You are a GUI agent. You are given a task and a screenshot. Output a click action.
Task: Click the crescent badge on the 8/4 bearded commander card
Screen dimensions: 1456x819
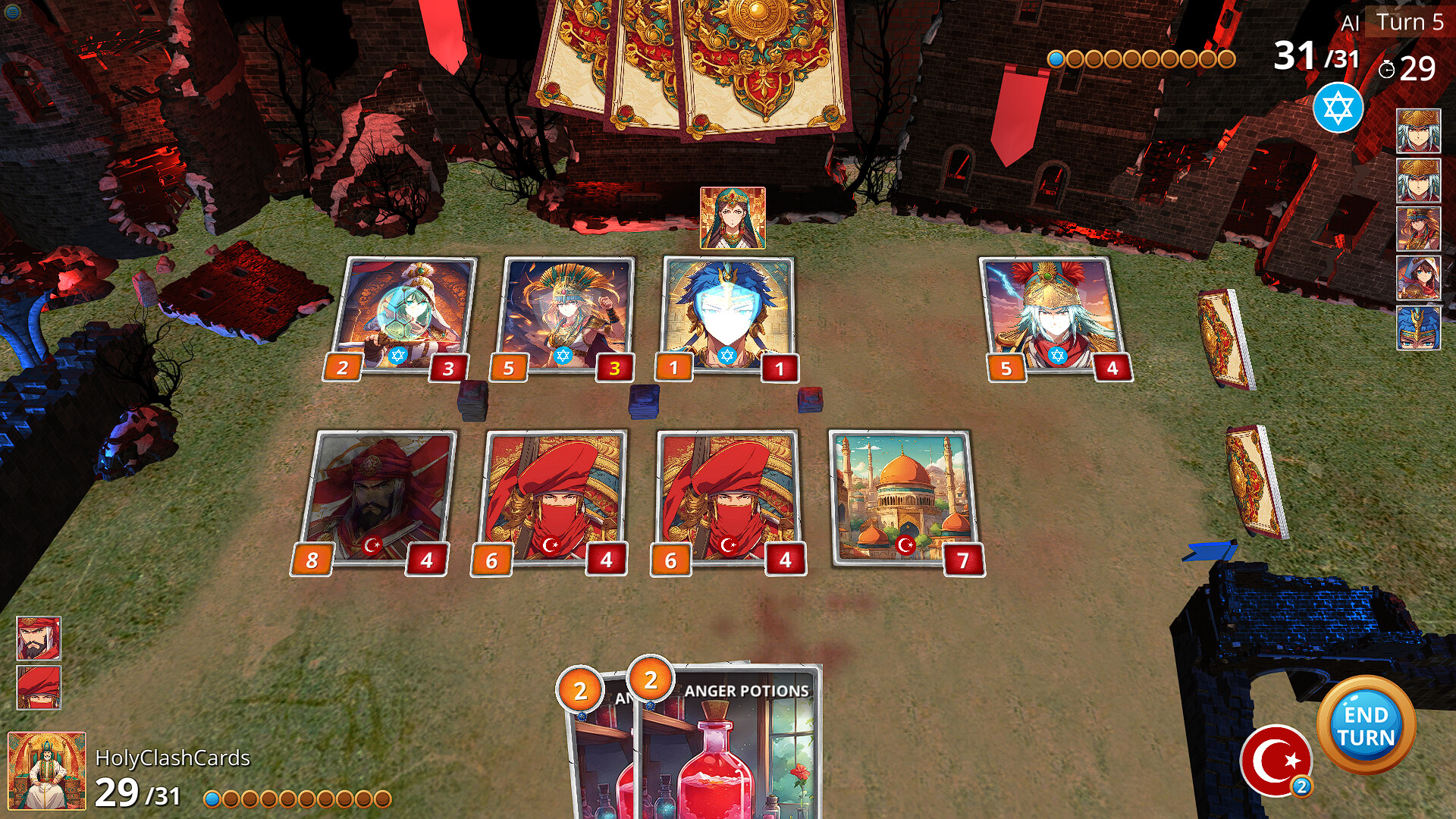[371, 544]
